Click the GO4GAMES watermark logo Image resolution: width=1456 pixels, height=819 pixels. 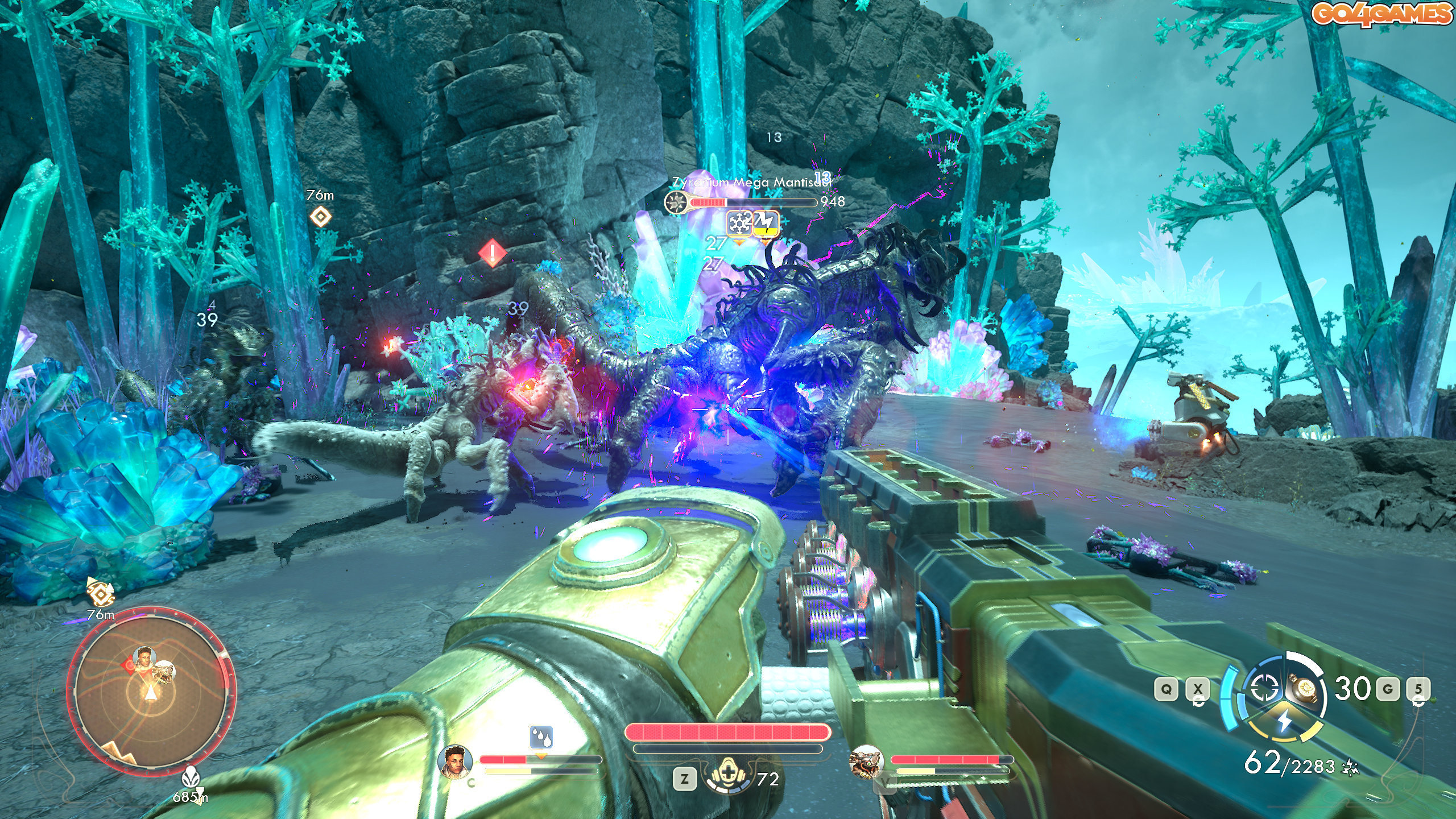pyautogui.click(x=1381, y=14)
